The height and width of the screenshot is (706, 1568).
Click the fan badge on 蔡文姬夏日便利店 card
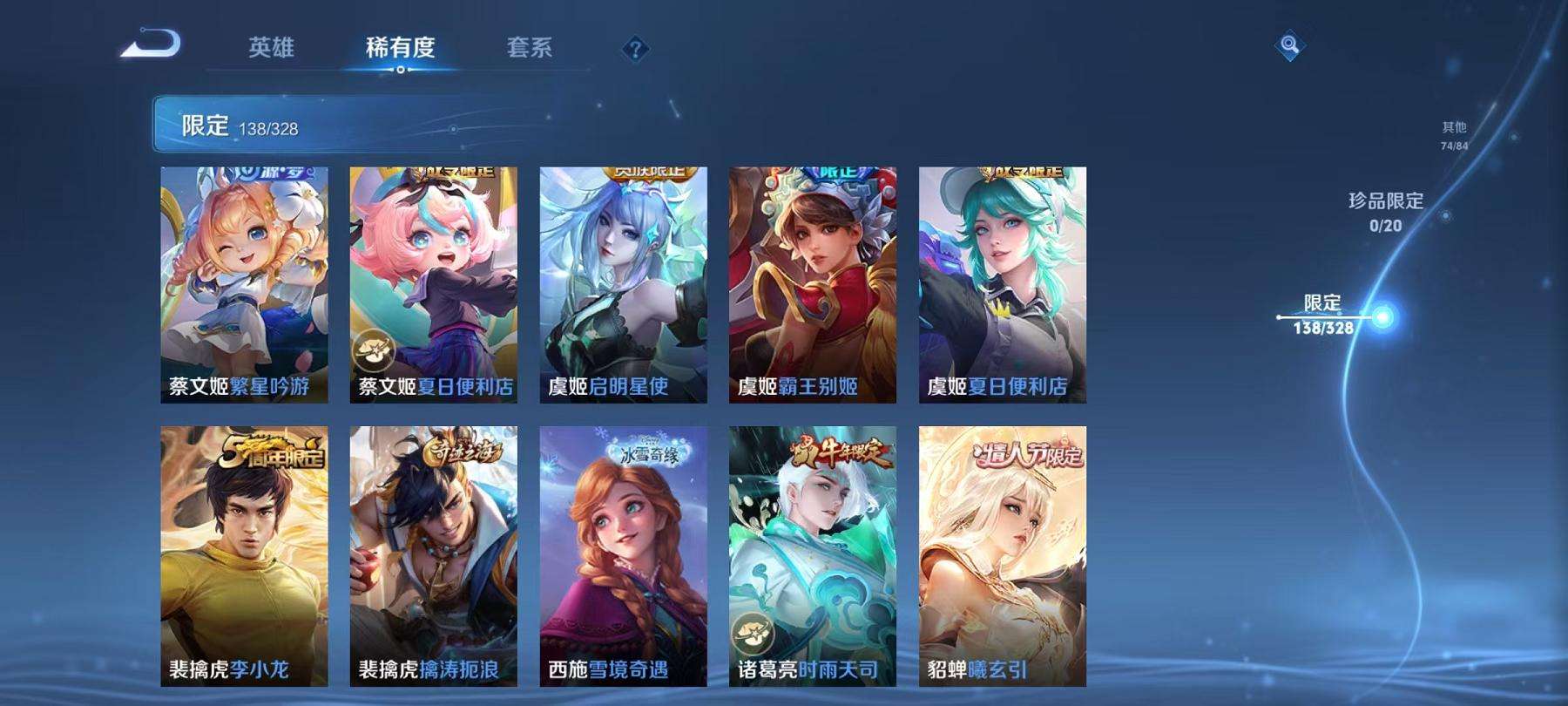[375, 350]
